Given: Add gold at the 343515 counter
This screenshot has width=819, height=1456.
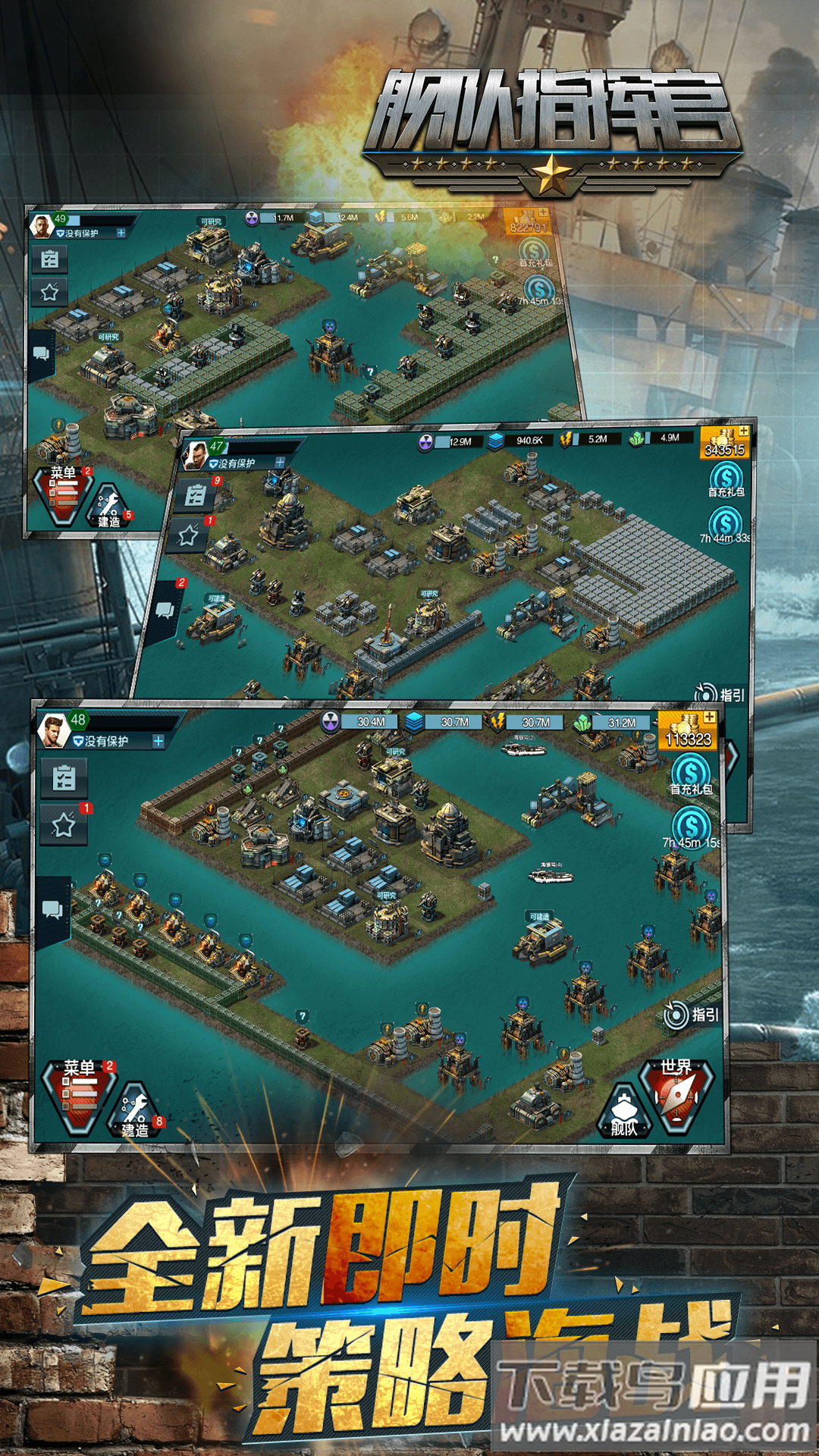Looking at the screenshot, I should 743,431.
